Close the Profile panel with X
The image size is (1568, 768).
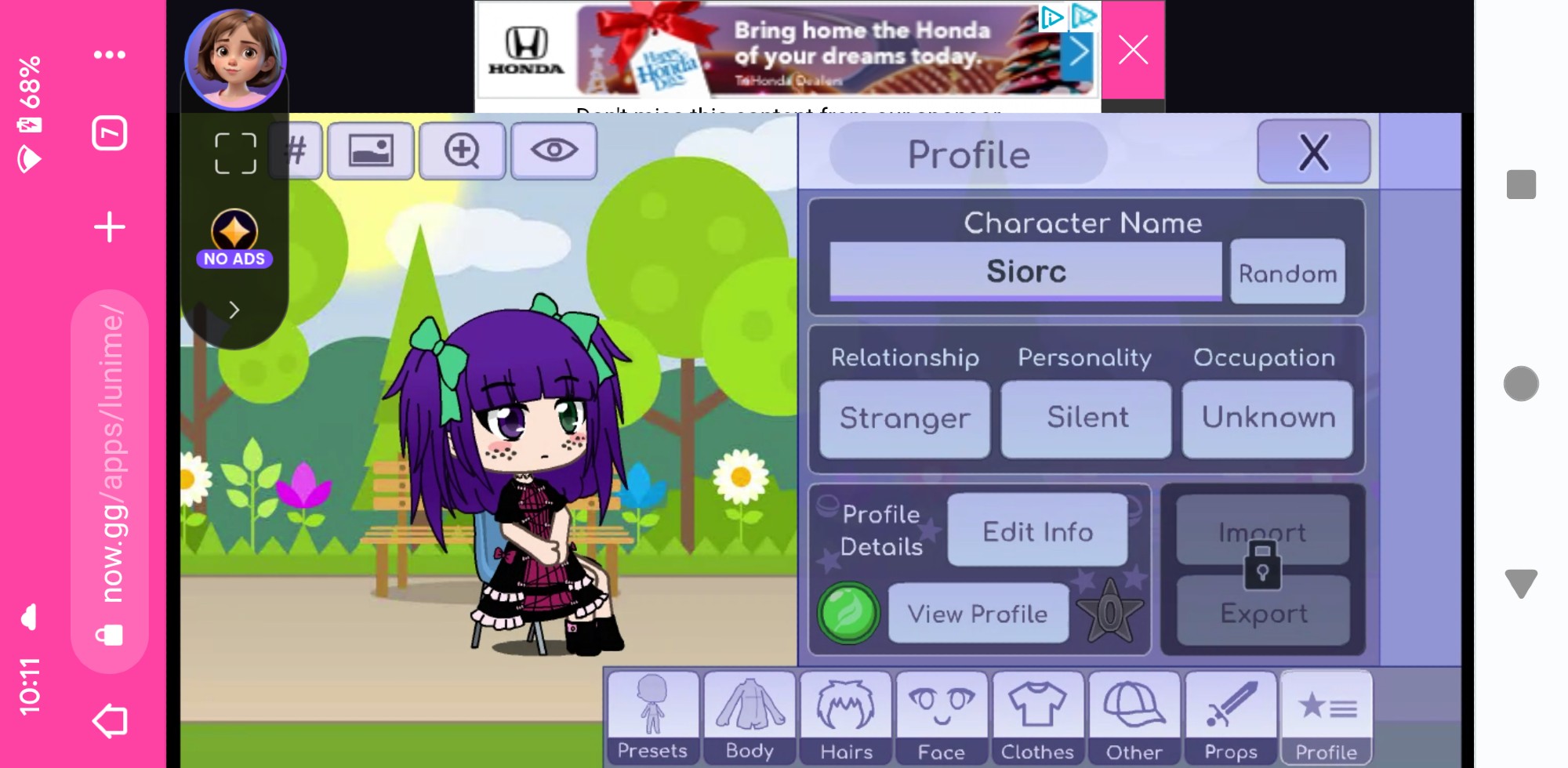(1313, 152)
